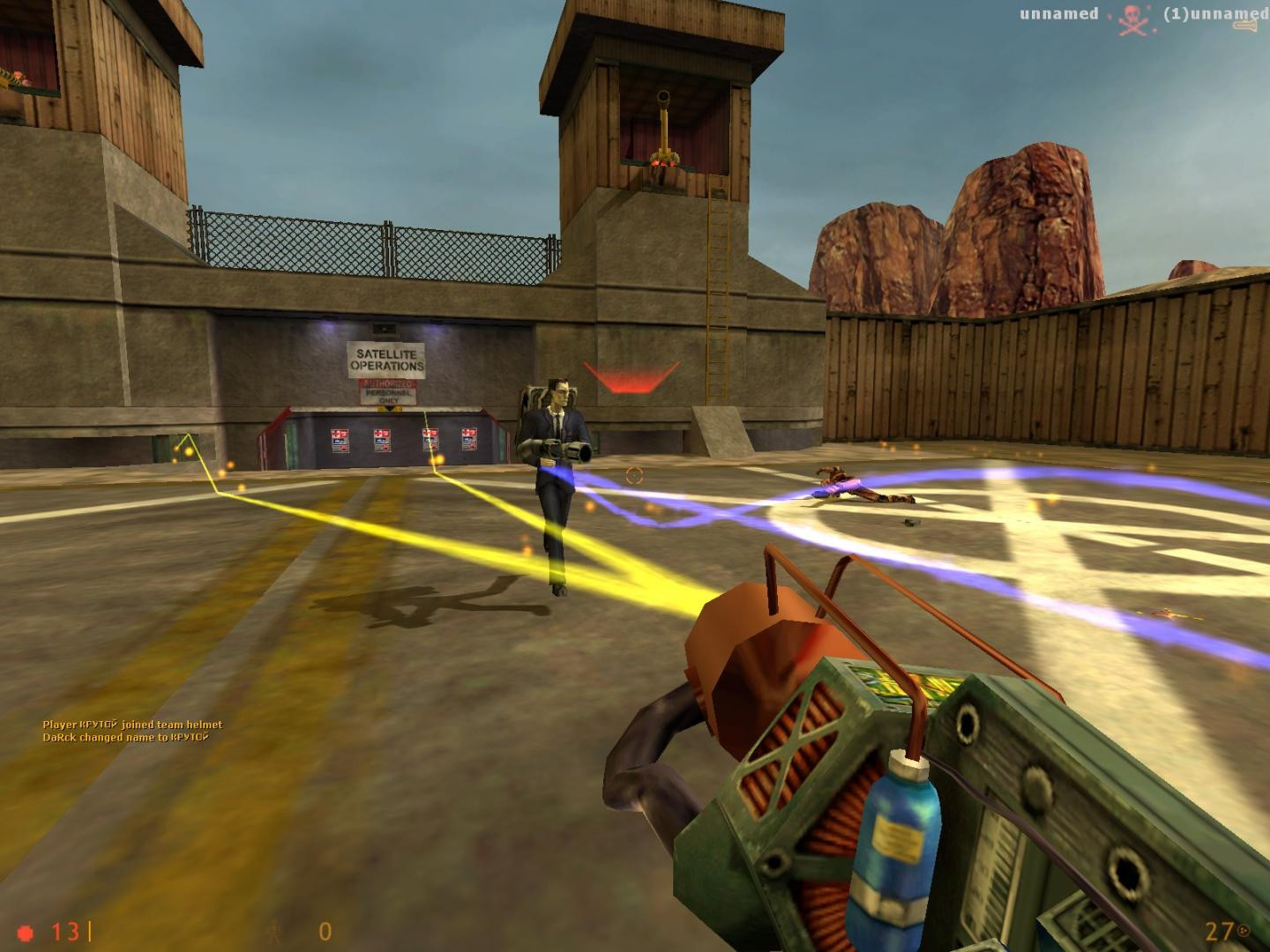Click the leftmost hazard poster on the bunker door

click(x=340, y=438)
